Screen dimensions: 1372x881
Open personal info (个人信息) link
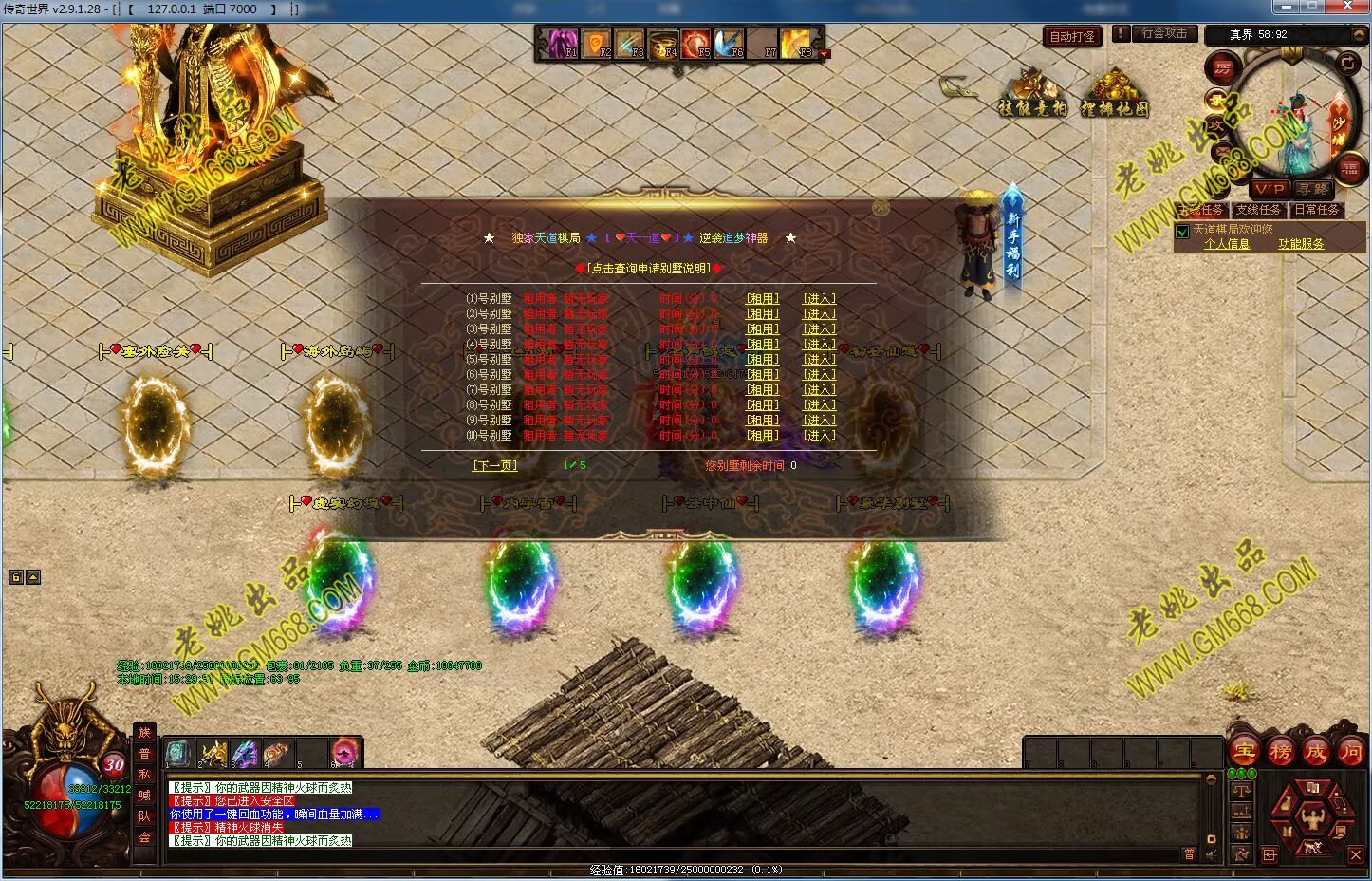click(1226, 244)
